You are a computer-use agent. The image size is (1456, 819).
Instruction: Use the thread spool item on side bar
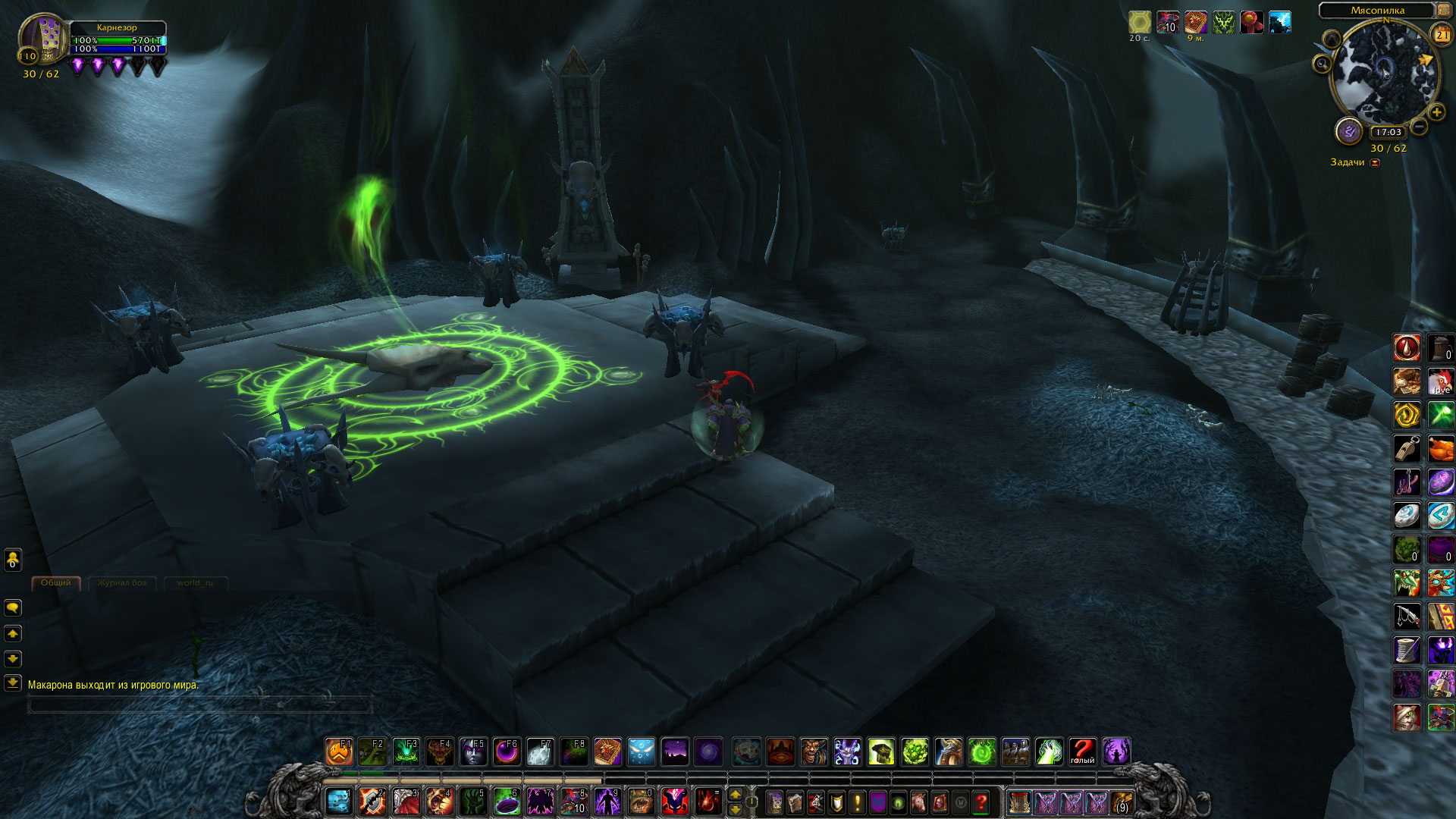[1407, 650]
